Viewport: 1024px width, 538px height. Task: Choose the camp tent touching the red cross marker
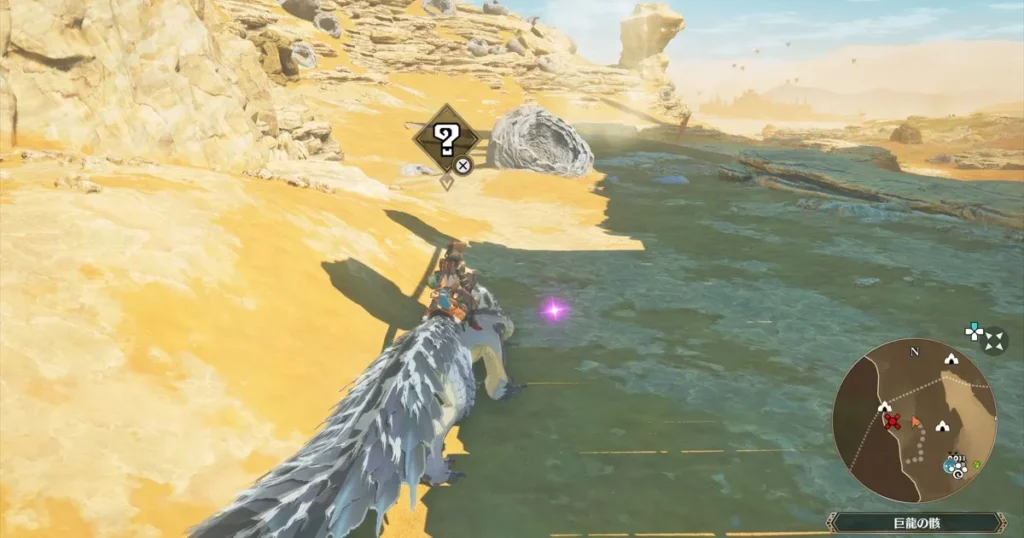pos(883,407)
